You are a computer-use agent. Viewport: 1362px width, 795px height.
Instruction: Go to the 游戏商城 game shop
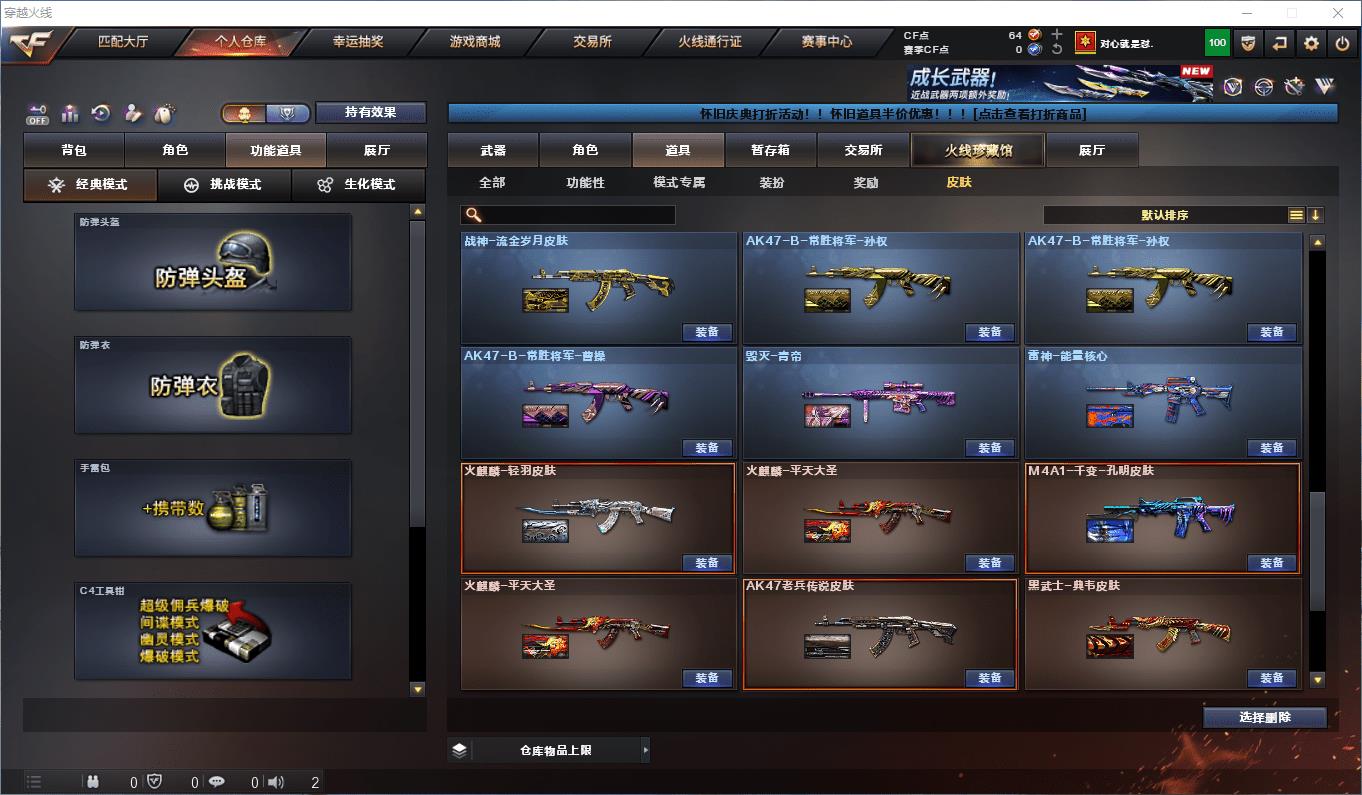475,42
